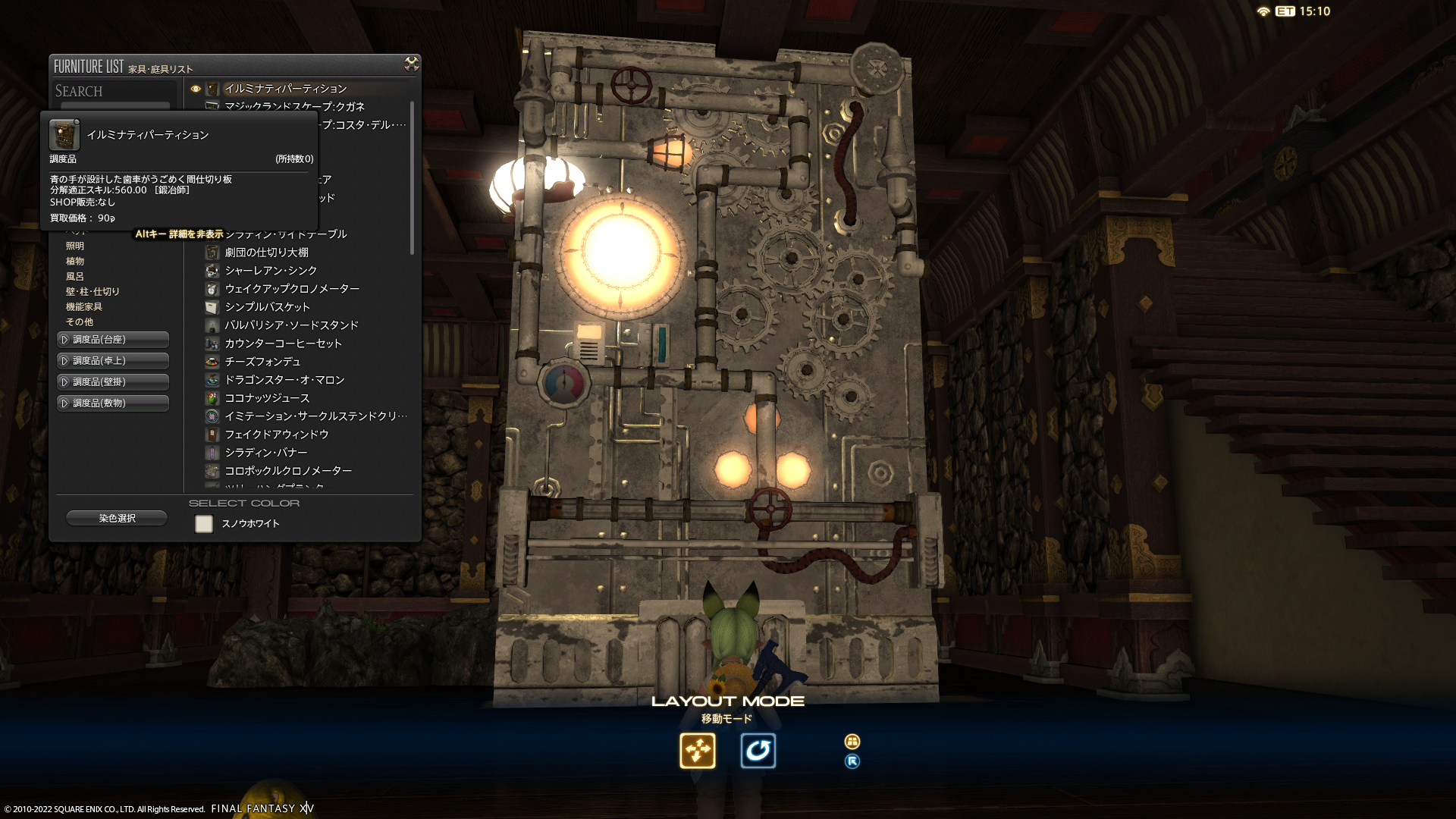Viewport: 1456px width, 819px height.
Task: Choose カウンターコーヒーセット entry
Action: point(283,344)
